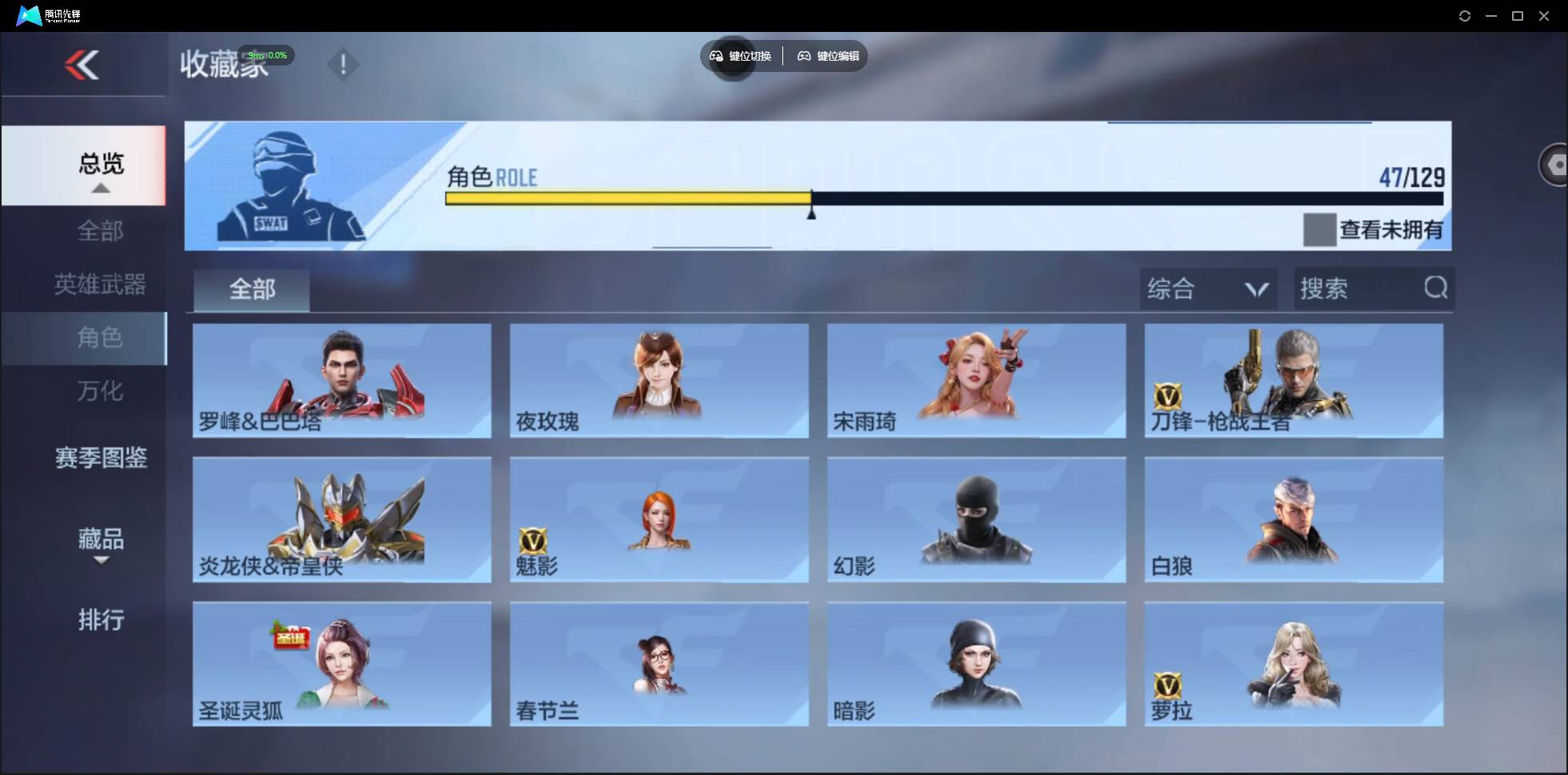Open the 赛季图鉴 menu item

click(100, 458)
